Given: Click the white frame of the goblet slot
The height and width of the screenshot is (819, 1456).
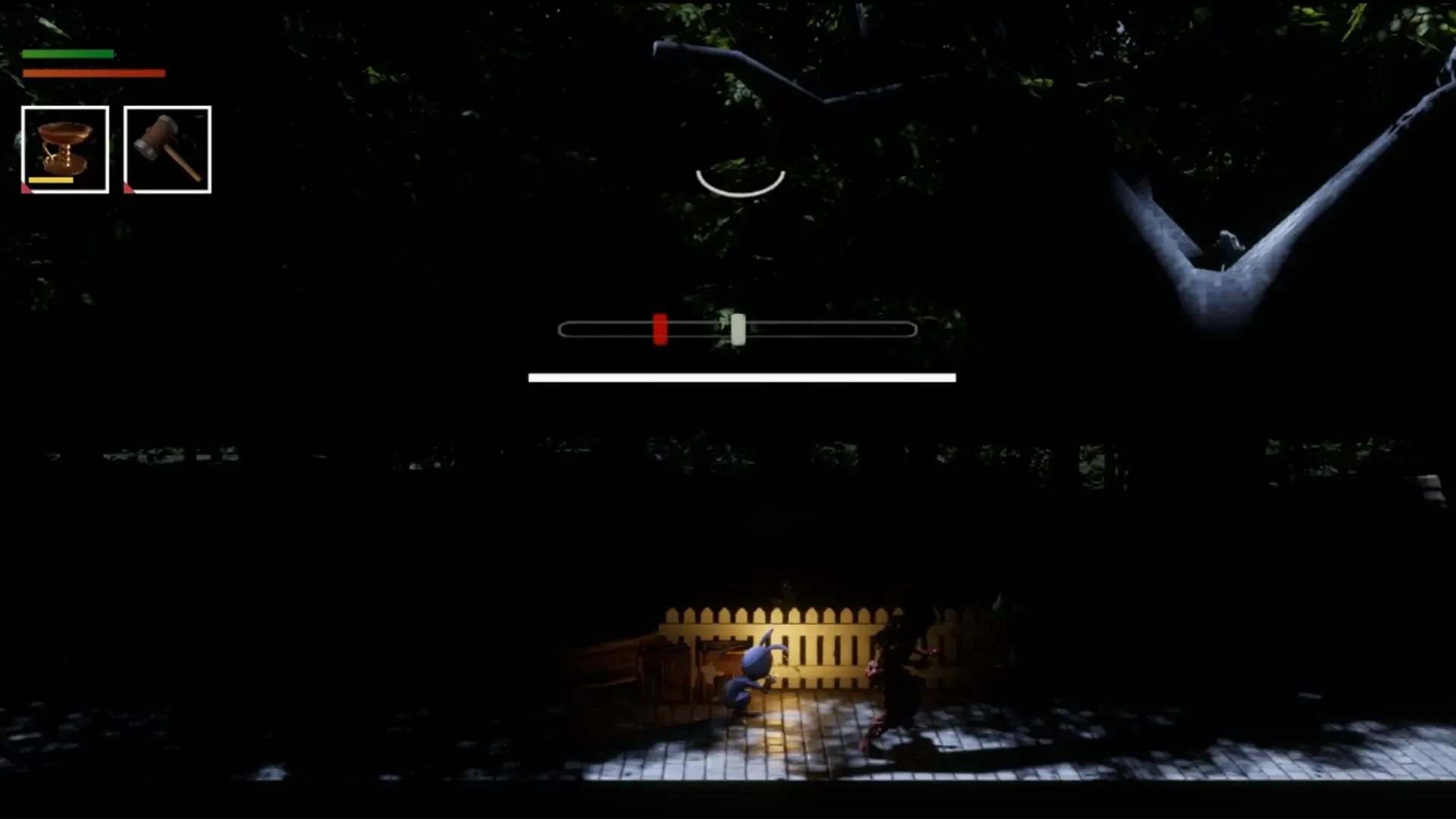Looking at the screenshot, I should pos(64,108).
